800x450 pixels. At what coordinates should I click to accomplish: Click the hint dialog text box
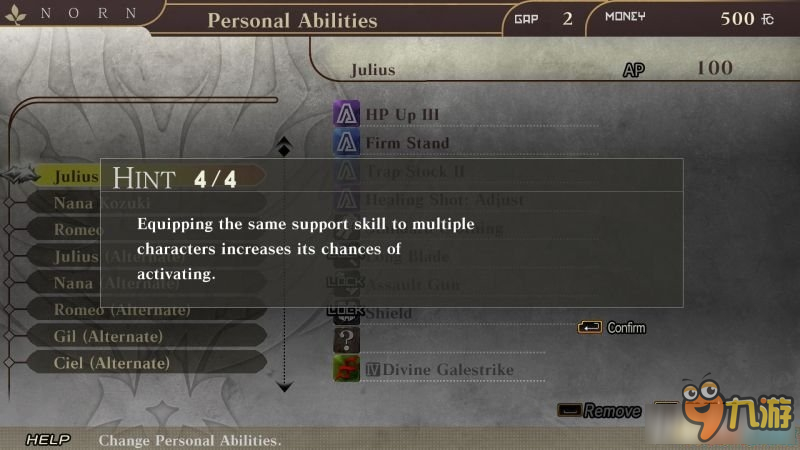[391, 232]
